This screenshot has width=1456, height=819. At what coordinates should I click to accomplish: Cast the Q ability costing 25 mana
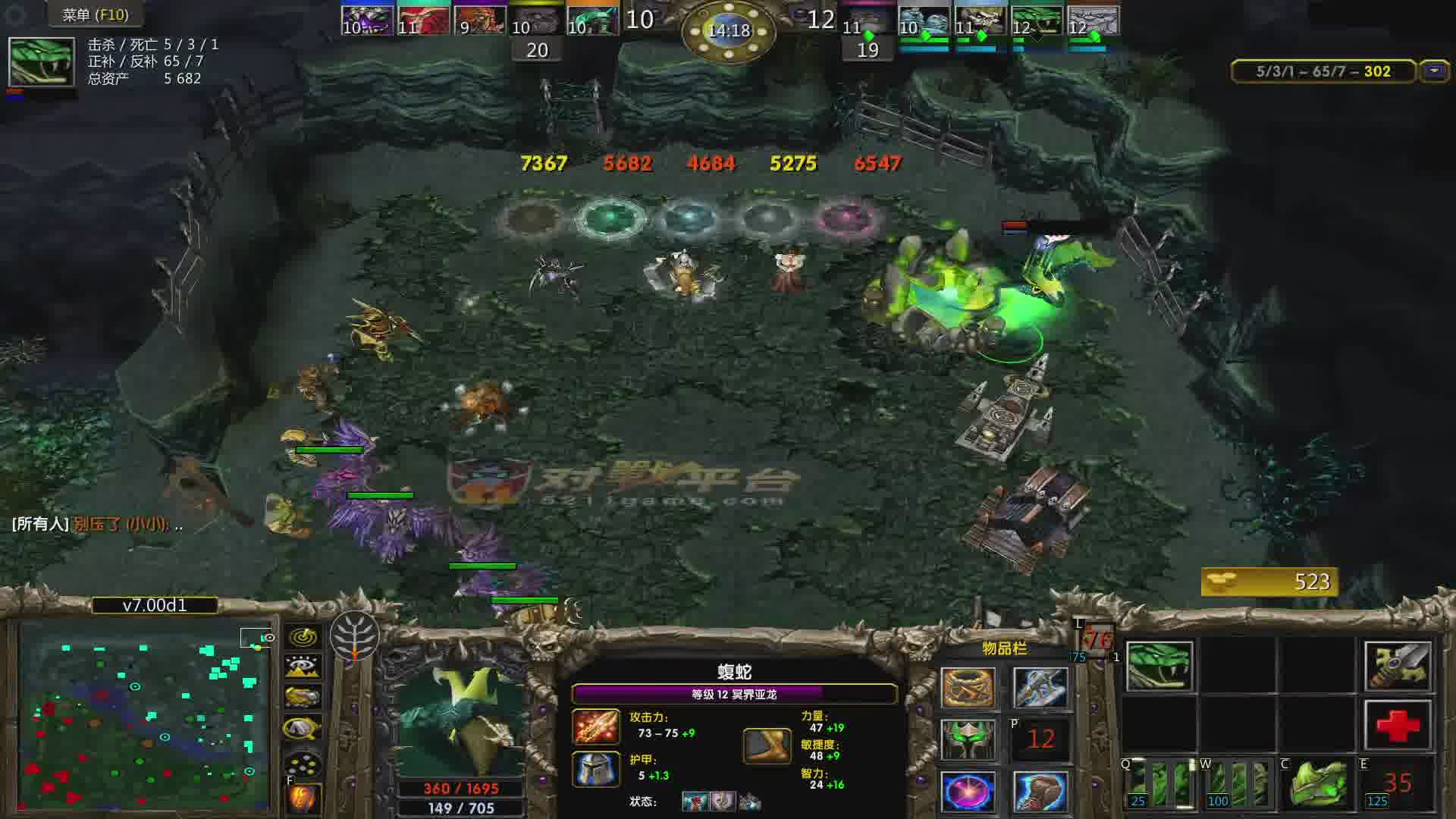click(x=1159, y=784)
